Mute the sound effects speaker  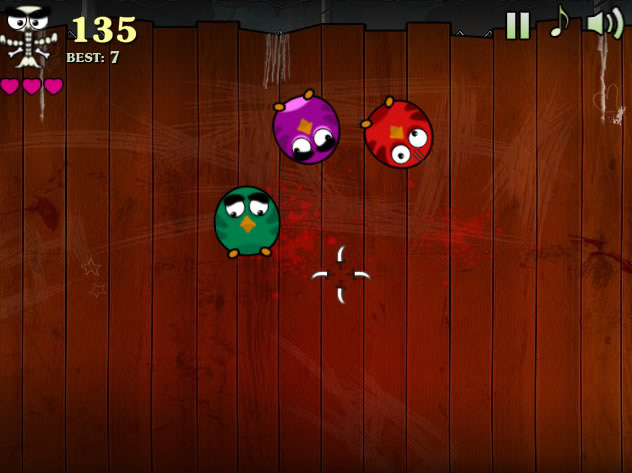point(603,22)
